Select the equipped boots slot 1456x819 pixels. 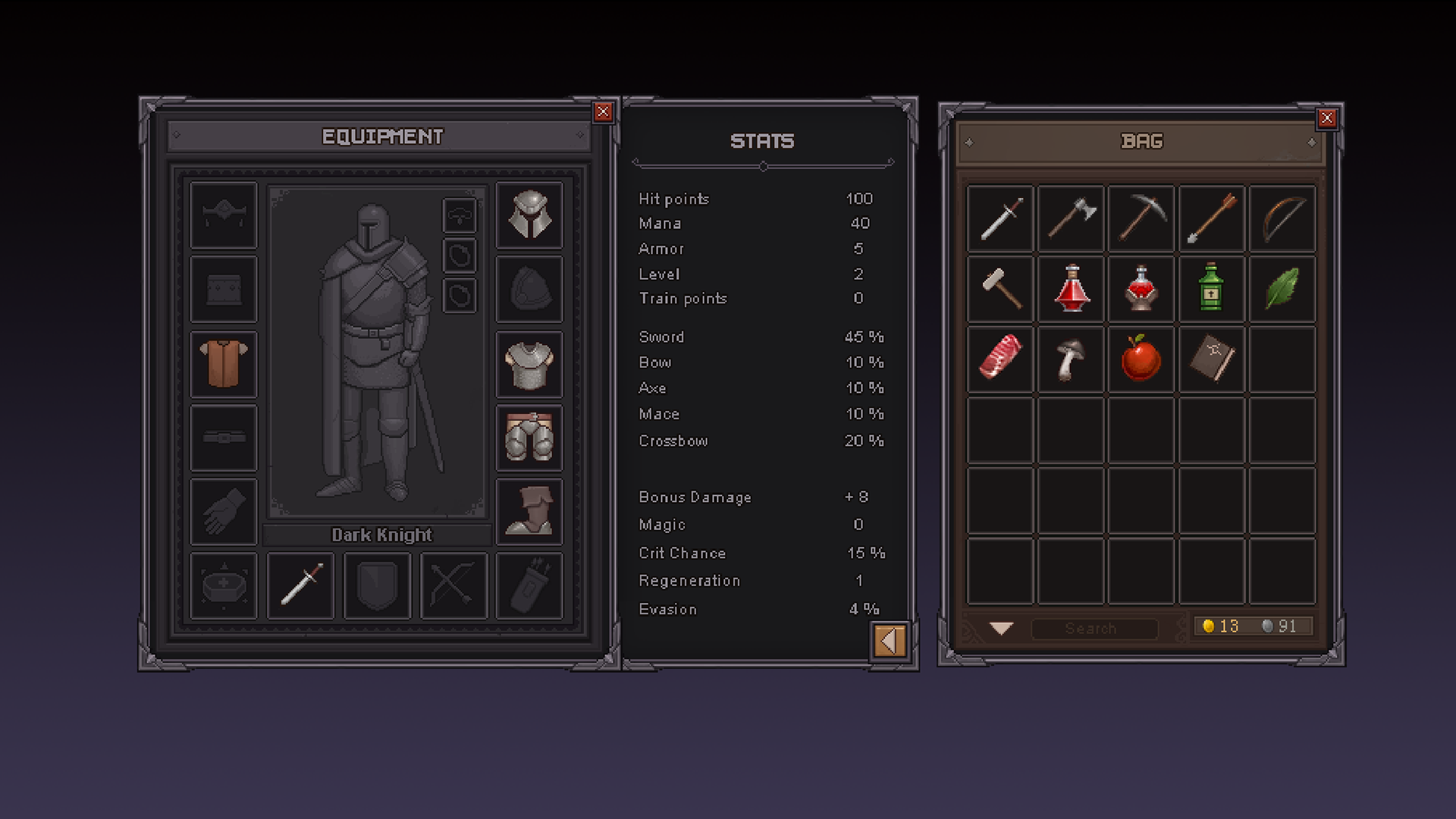click(x=529, y=512)
